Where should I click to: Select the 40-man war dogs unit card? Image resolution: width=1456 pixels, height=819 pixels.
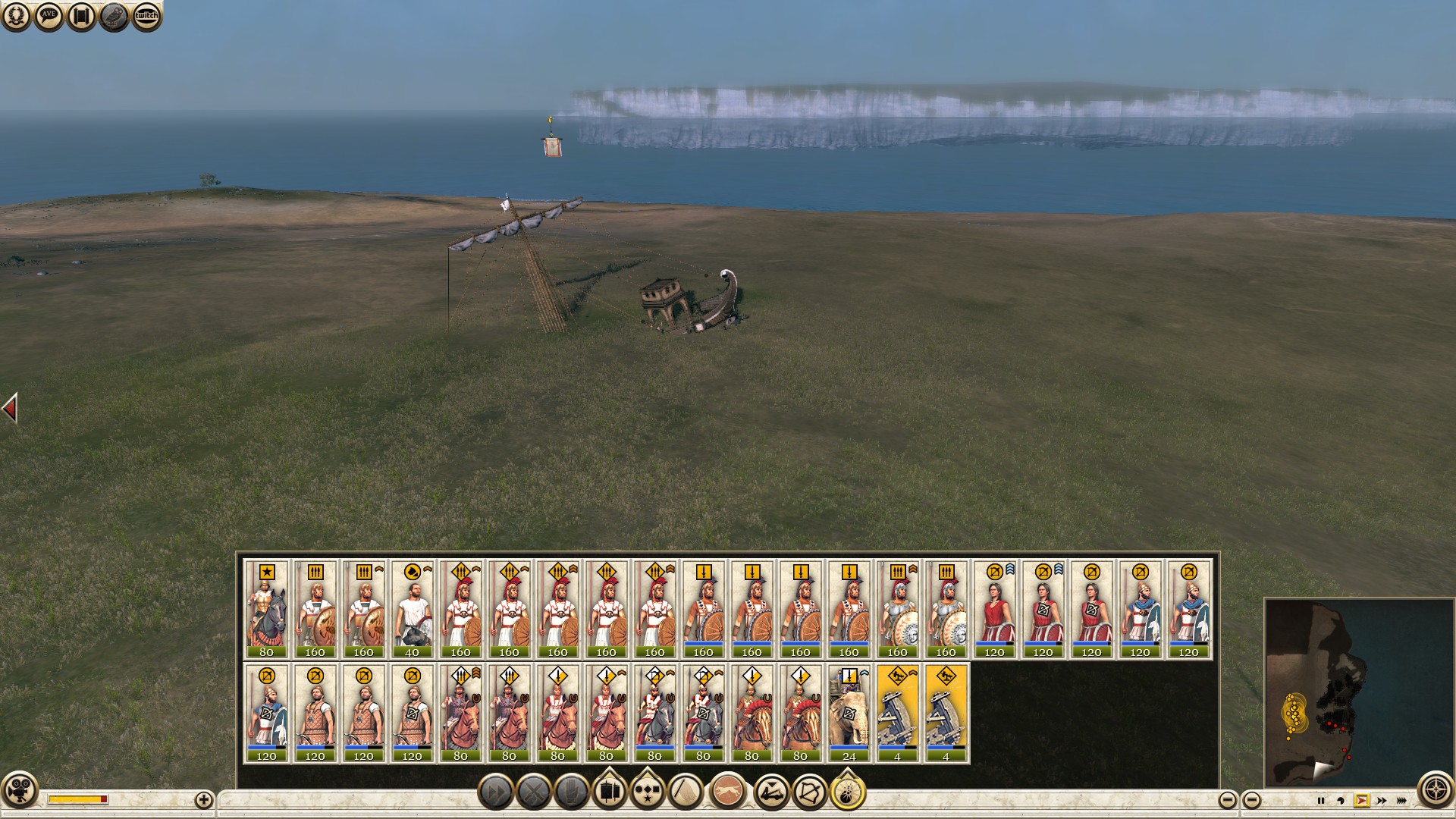[412, 610]
